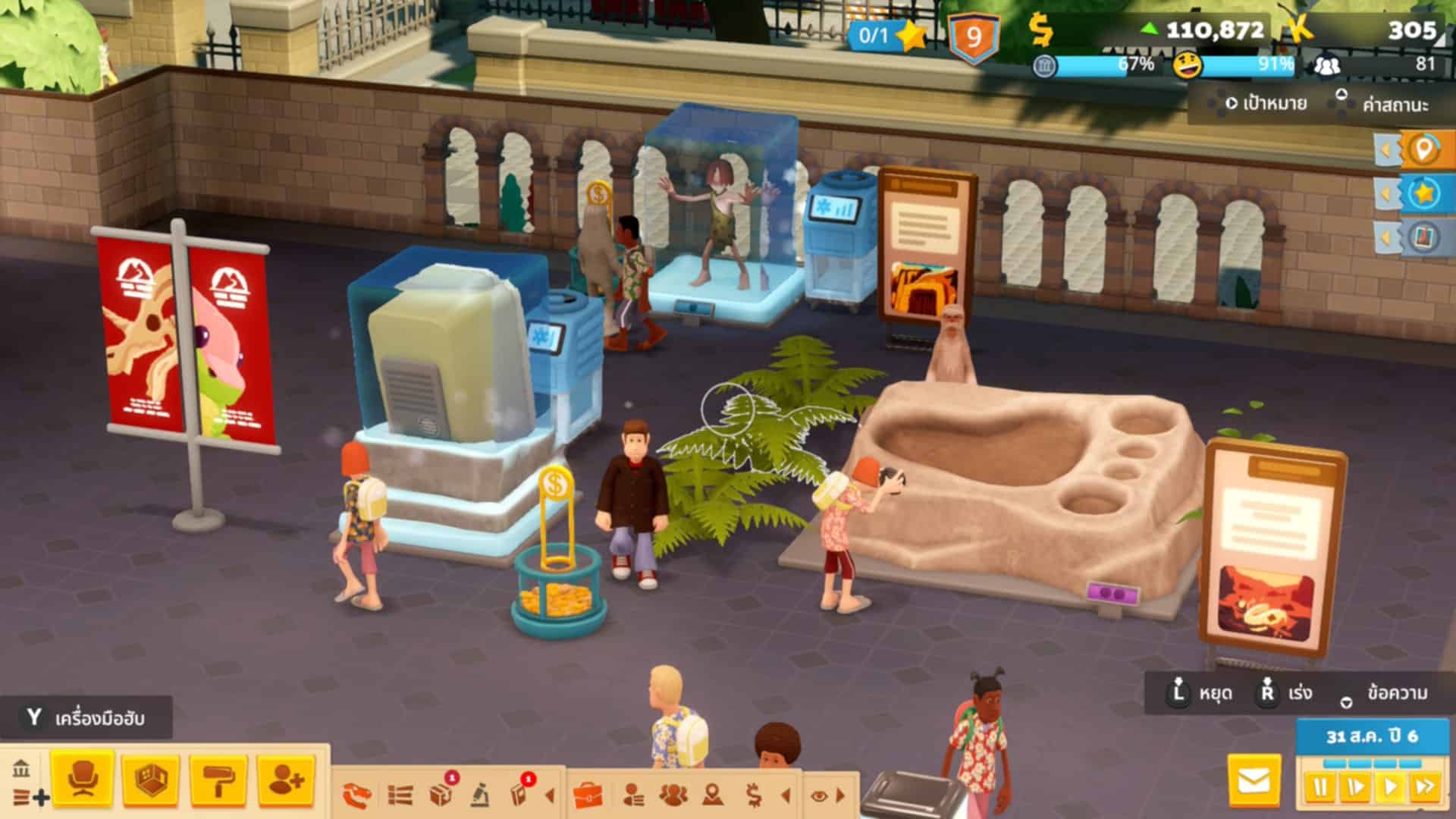
Task: Expand the picture card side tab
Action: pyautogui.click(x=1423, y=237)
